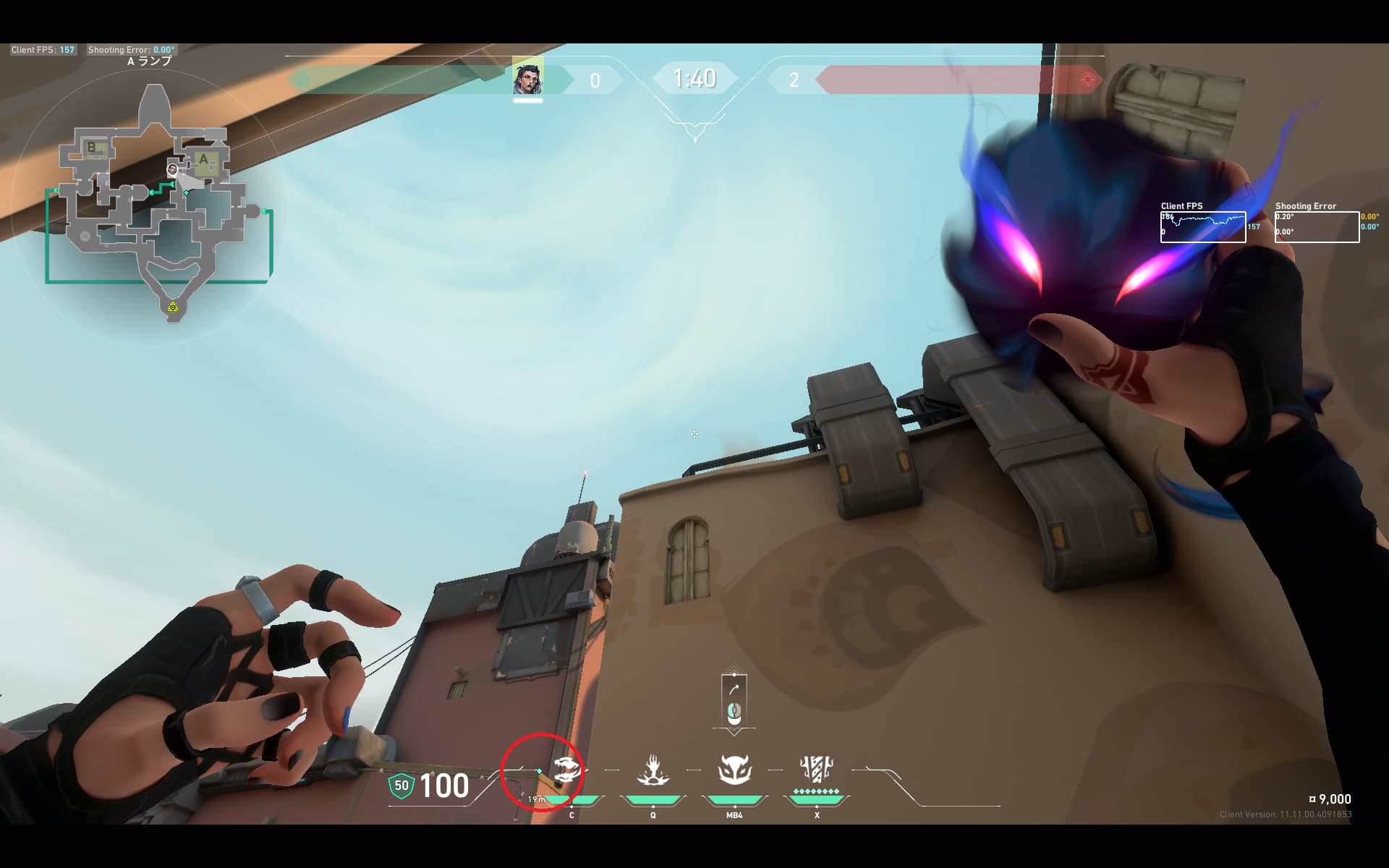This screenshot has width=1389, height=868.
Task: Click the Shooting Error graph
Action: [x=1317, y=226]
